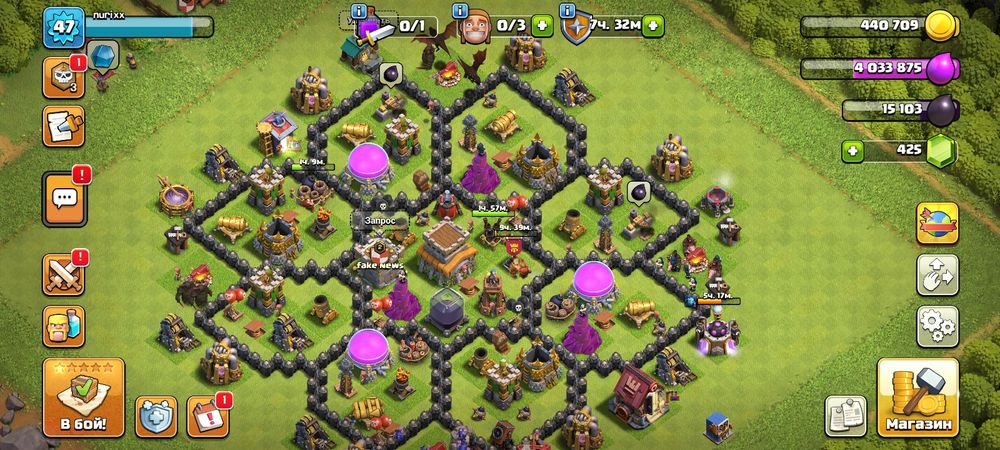This screenshot has width=1000, height=450.
Task: Open the shield with blue cross icon
Action: coord(156,415)
